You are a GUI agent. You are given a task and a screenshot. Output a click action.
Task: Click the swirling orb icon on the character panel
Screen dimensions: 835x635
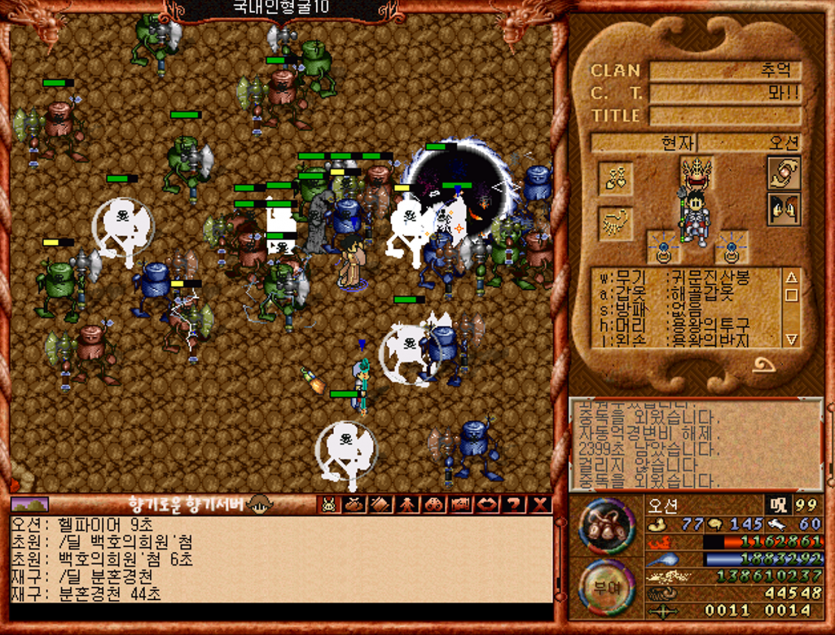coord(783,171)
